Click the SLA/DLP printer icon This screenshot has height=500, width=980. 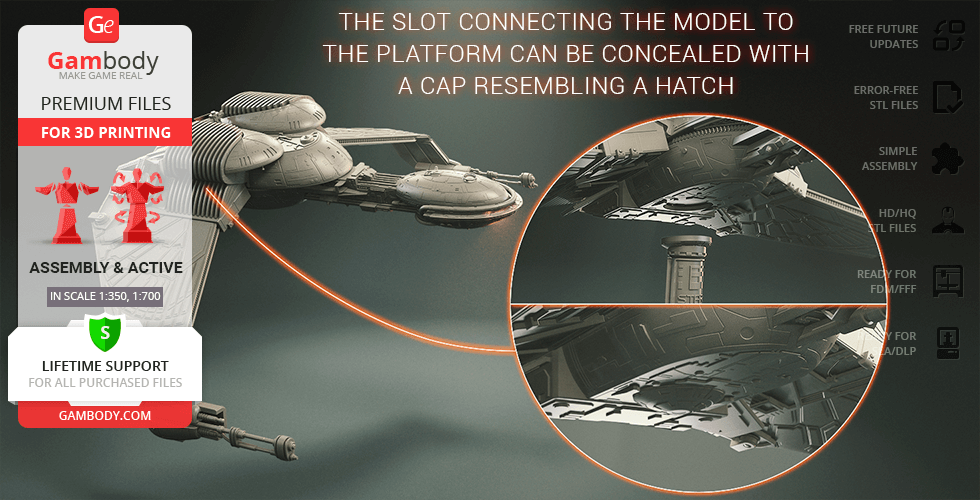tap(946, 342)
